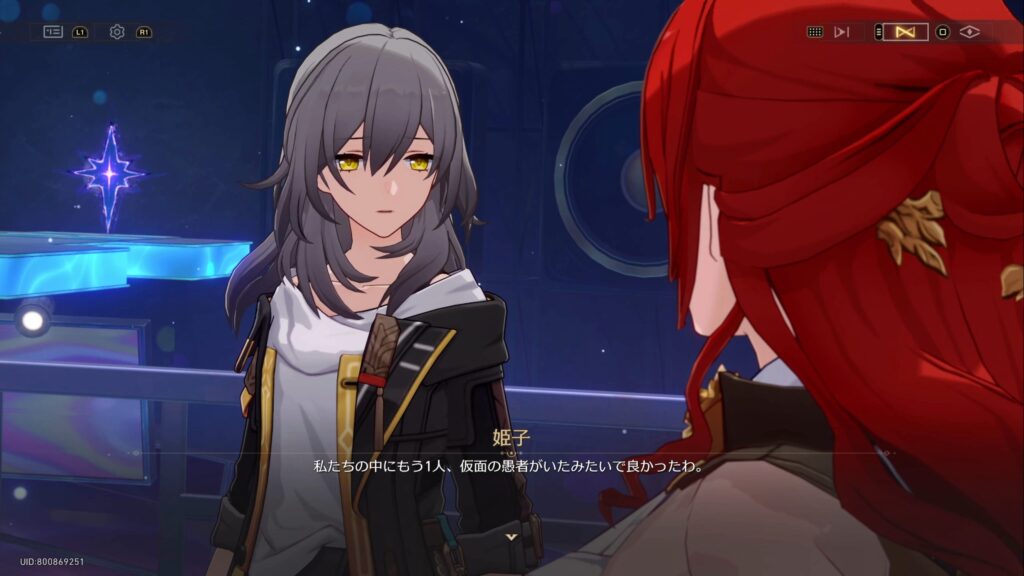1024x576 pixels.
Task: Skip the dialogue with the skip-forward icon
Action: [842, 32]
